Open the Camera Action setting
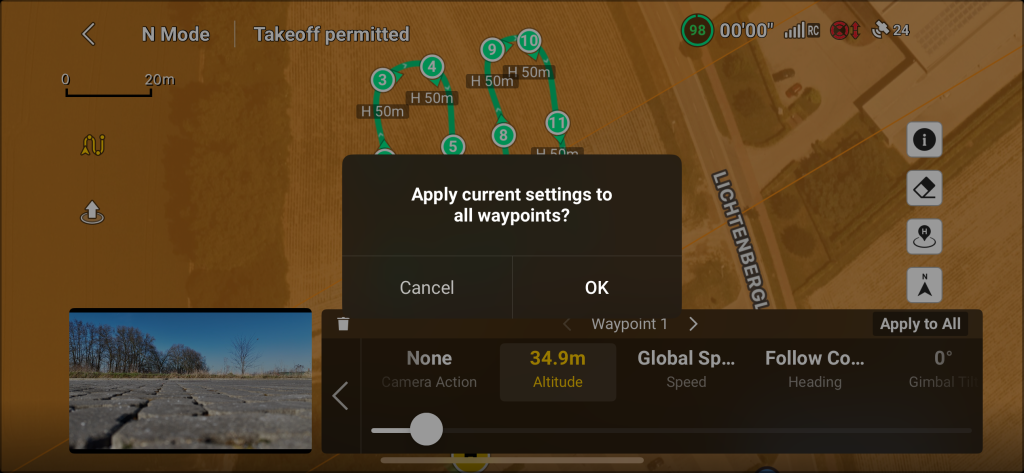1024x473 pixels. coord(429,368)
